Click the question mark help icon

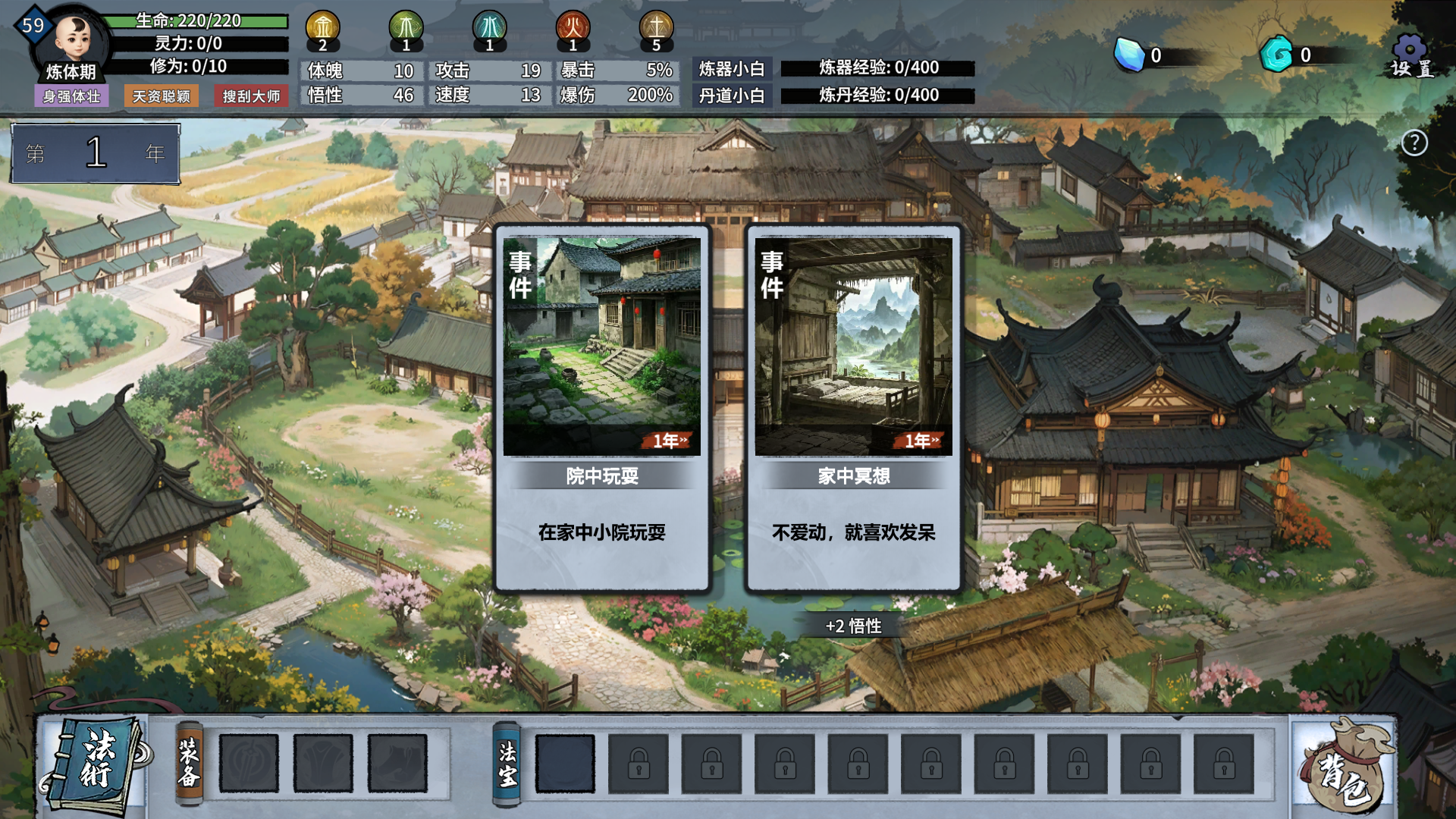pyautogui.click(x=1414, y=143)
